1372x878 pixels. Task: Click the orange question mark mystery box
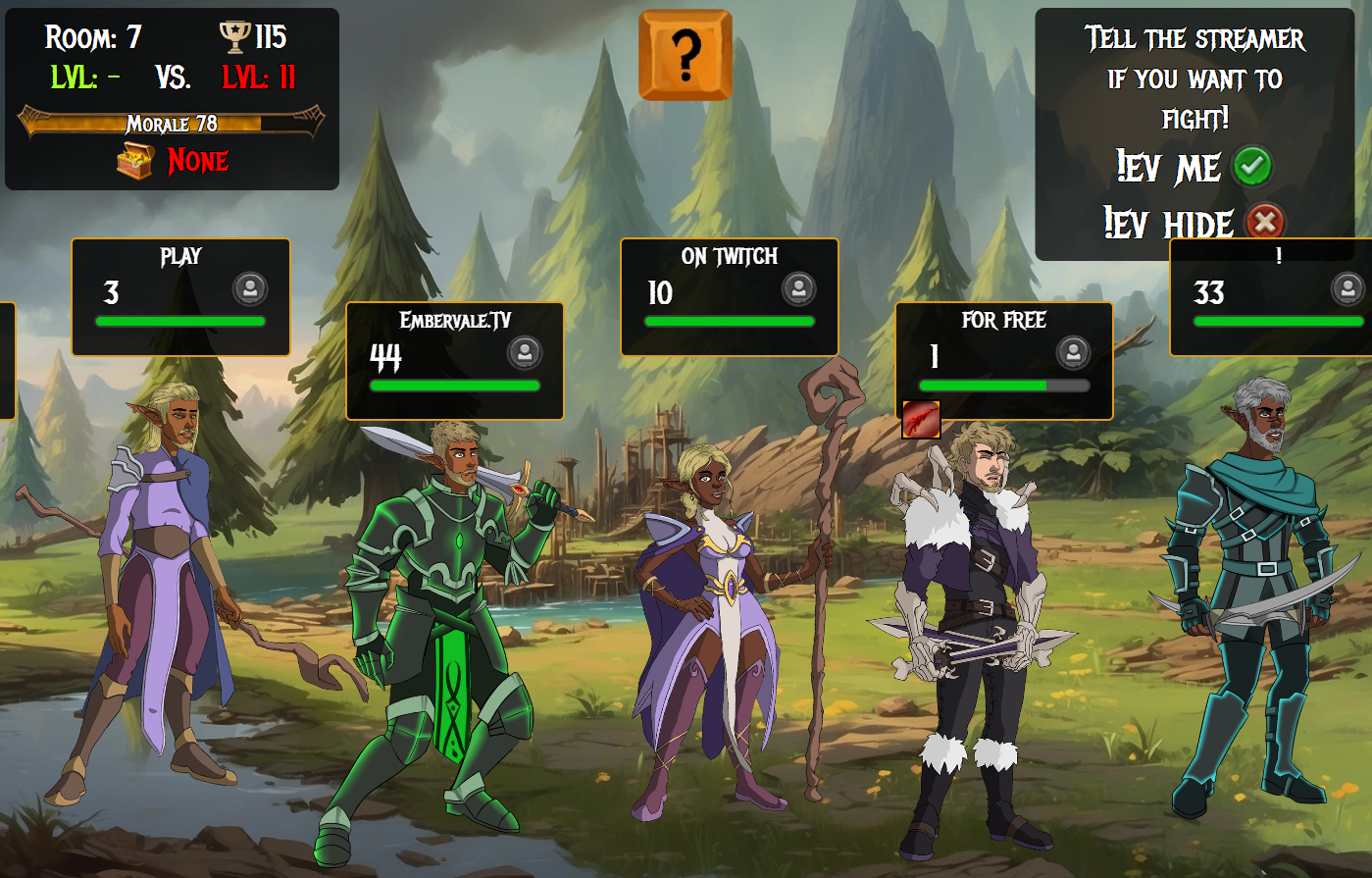pos(685,56)
